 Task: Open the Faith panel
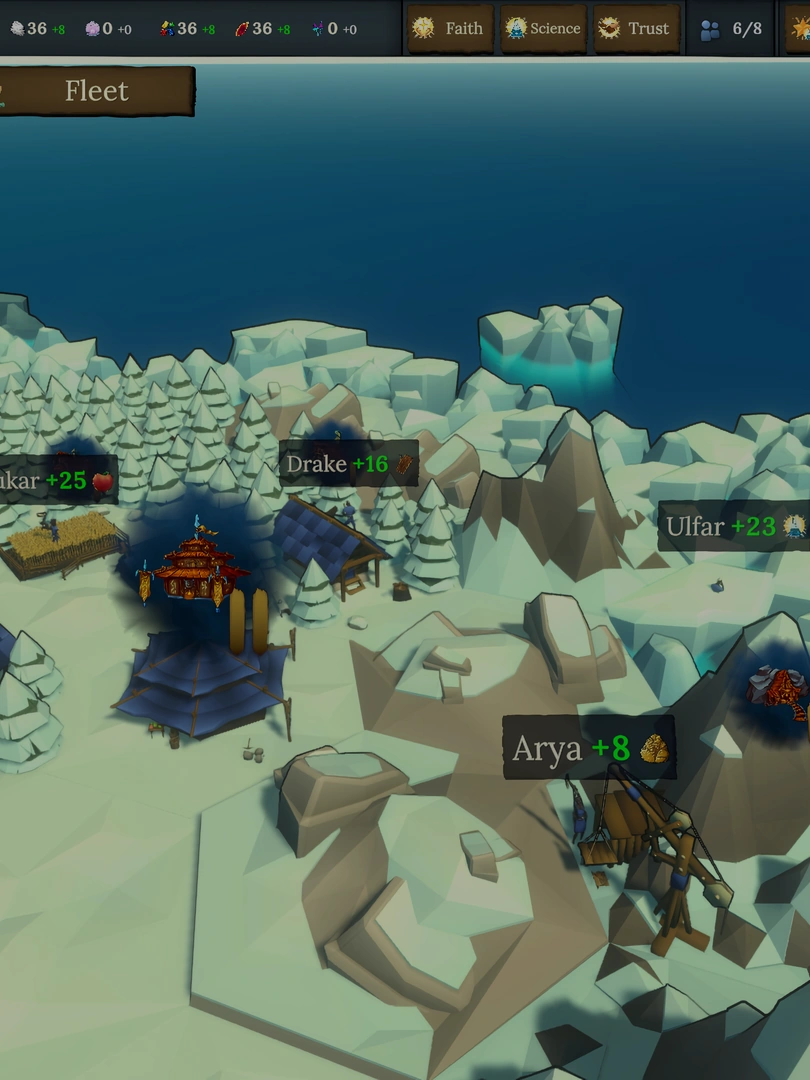tap(450, 29)
